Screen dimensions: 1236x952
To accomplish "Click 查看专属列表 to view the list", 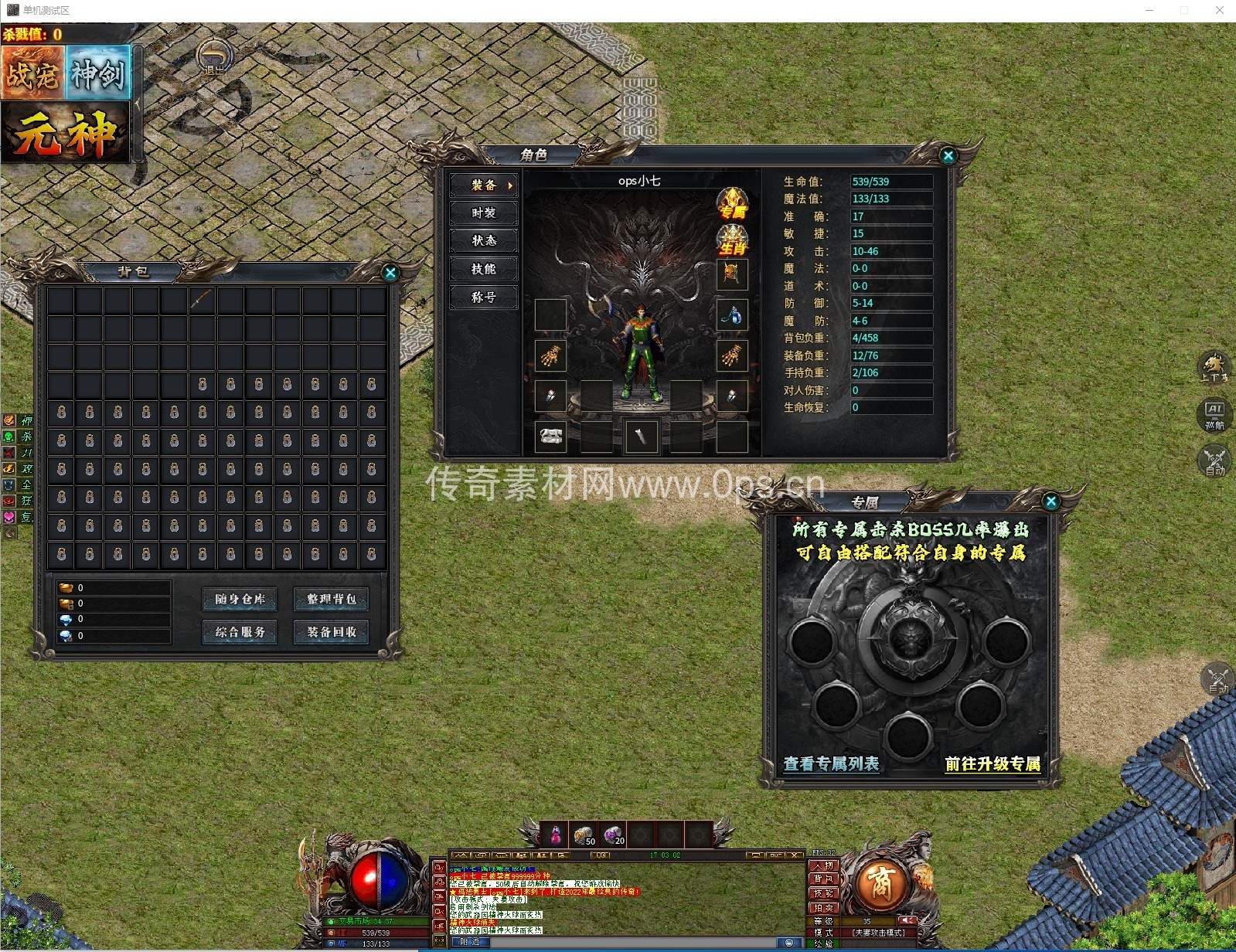I will (831, 764).
